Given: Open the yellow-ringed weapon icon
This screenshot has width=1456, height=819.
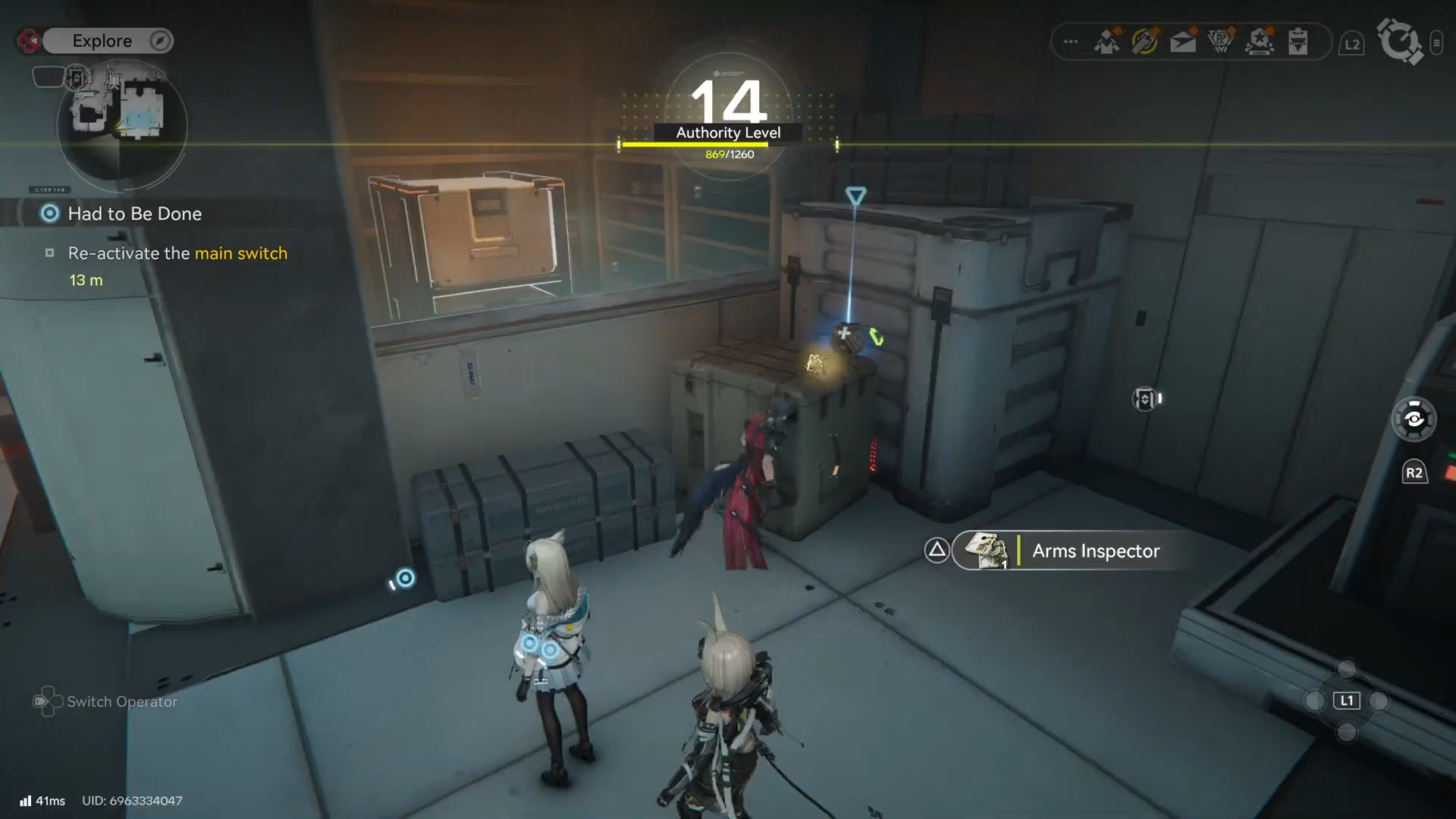Looking at the screenshot, I should coord(1145,42).
